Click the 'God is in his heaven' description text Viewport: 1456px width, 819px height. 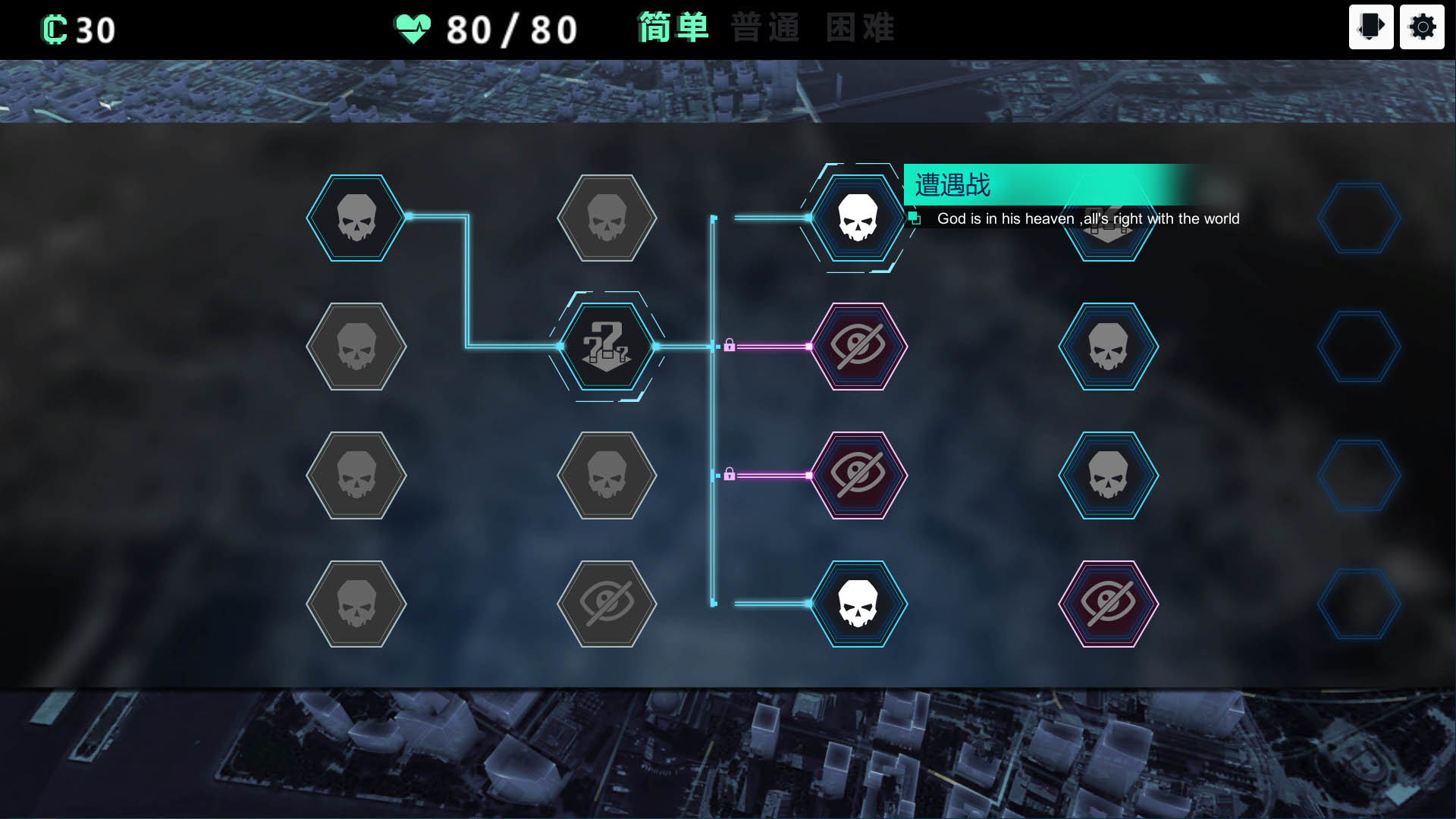(1088, 219)
